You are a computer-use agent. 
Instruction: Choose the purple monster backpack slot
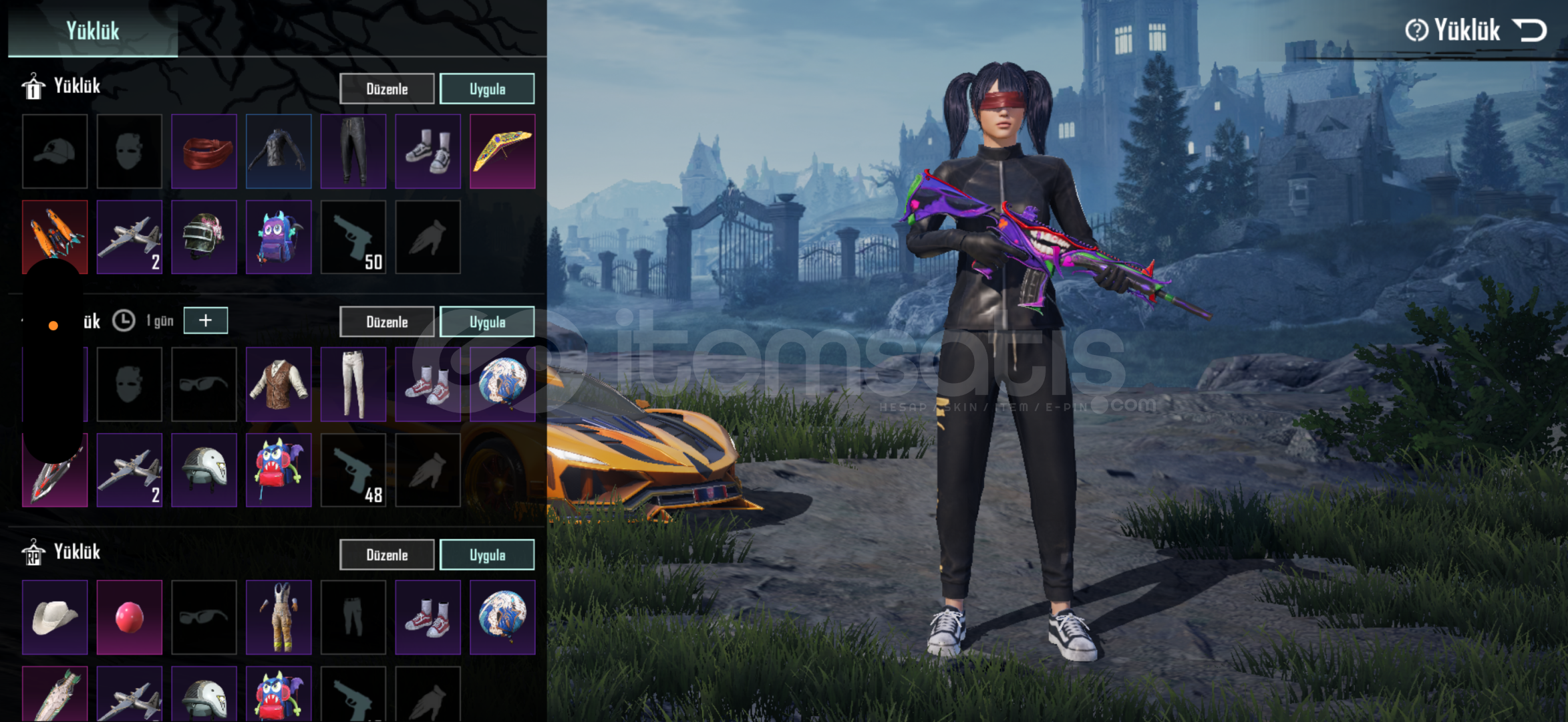pos(279,237)
